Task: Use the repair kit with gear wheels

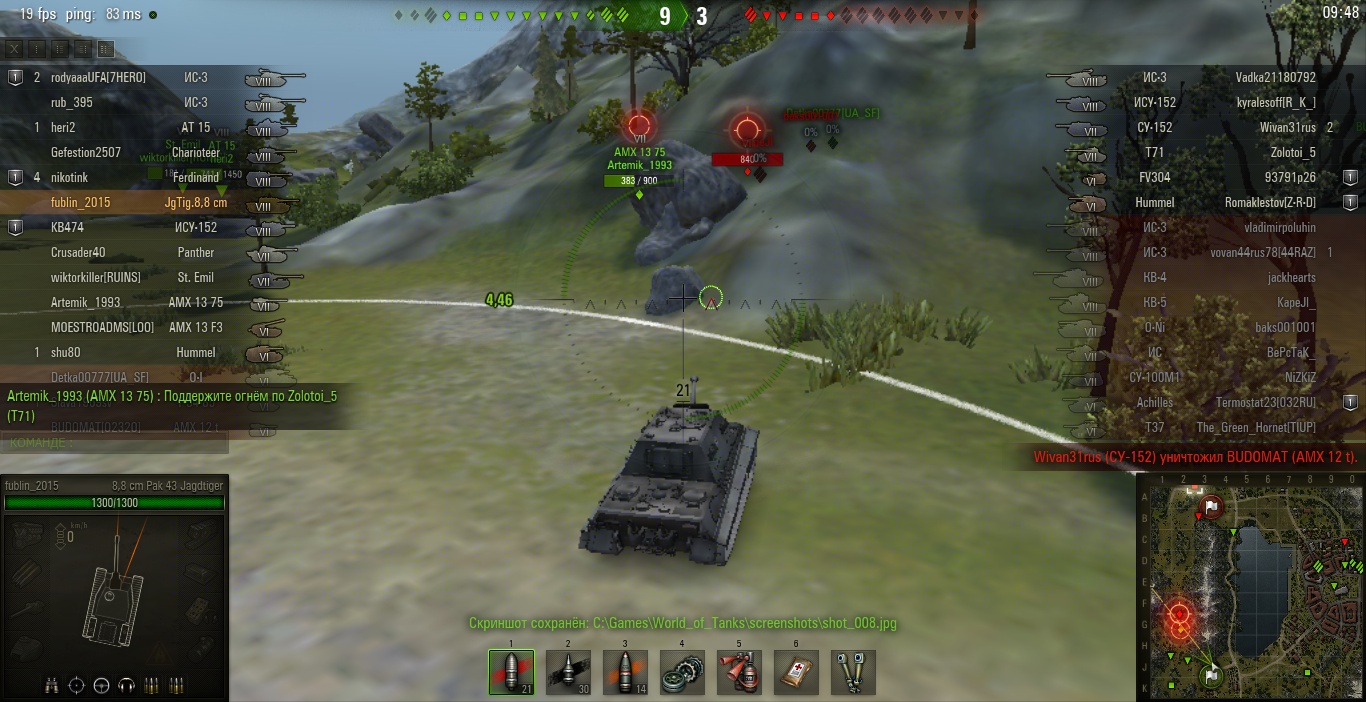Action: pos(682,672)
